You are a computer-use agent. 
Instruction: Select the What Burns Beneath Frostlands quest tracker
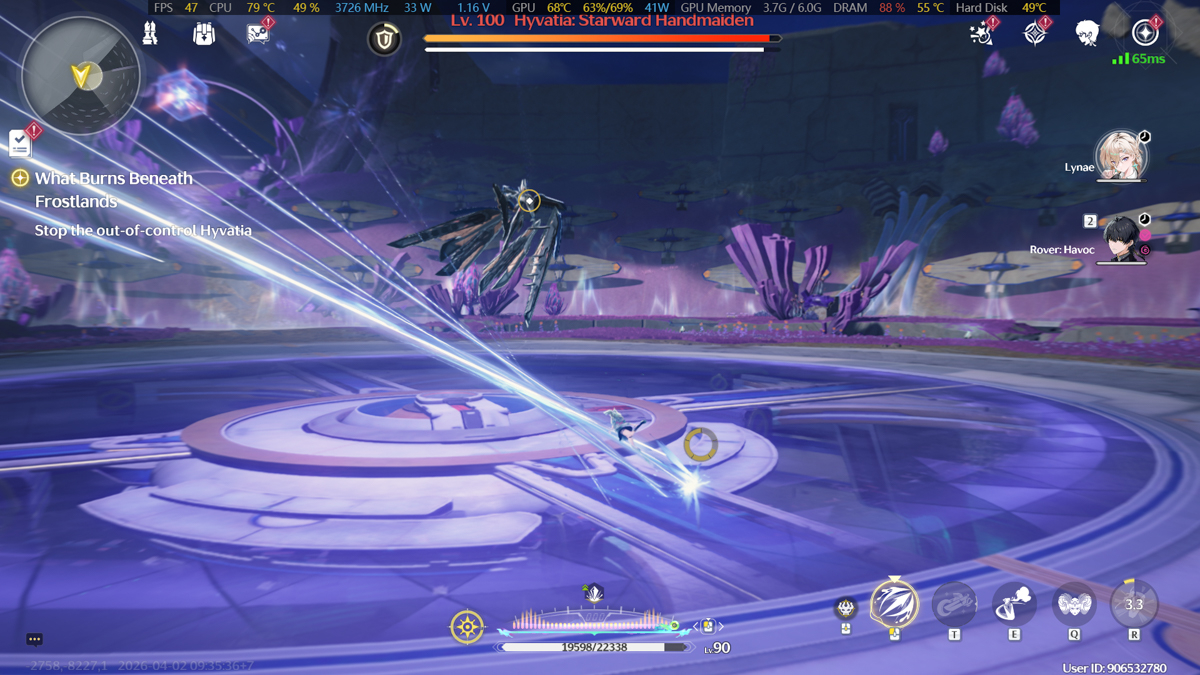click(114, 190)
